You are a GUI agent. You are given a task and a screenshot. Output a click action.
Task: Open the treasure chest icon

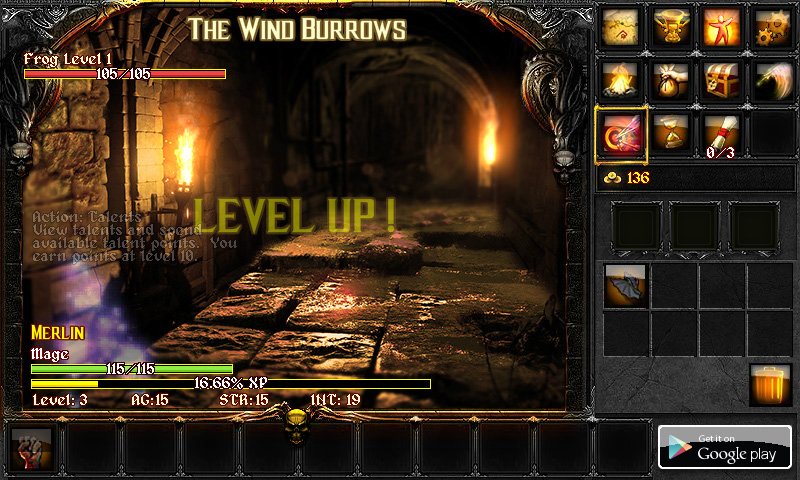tap(722, 79)
